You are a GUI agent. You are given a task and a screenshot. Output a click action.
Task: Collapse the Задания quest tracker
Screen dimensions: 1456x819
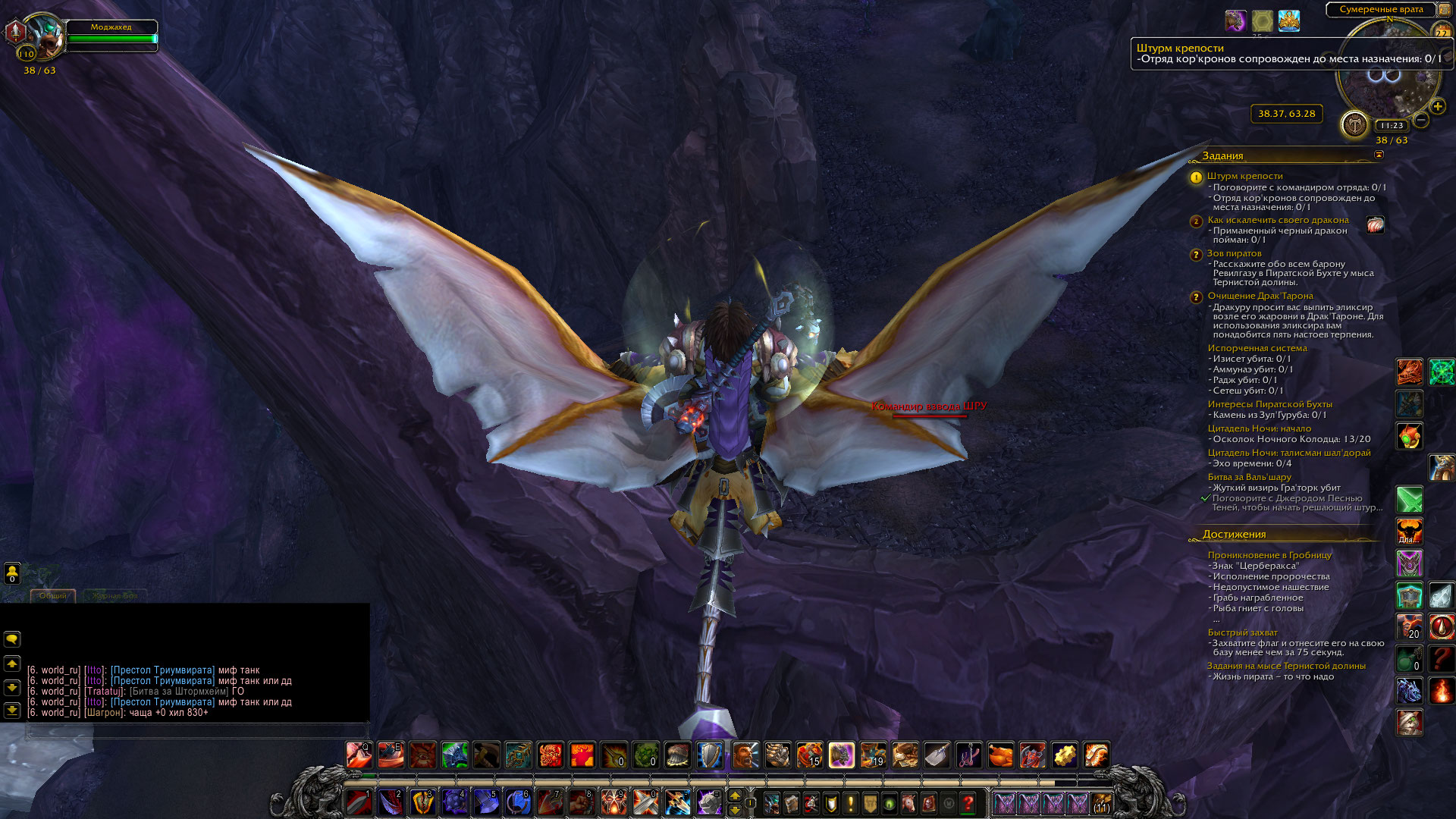[x=1379, y=155]
